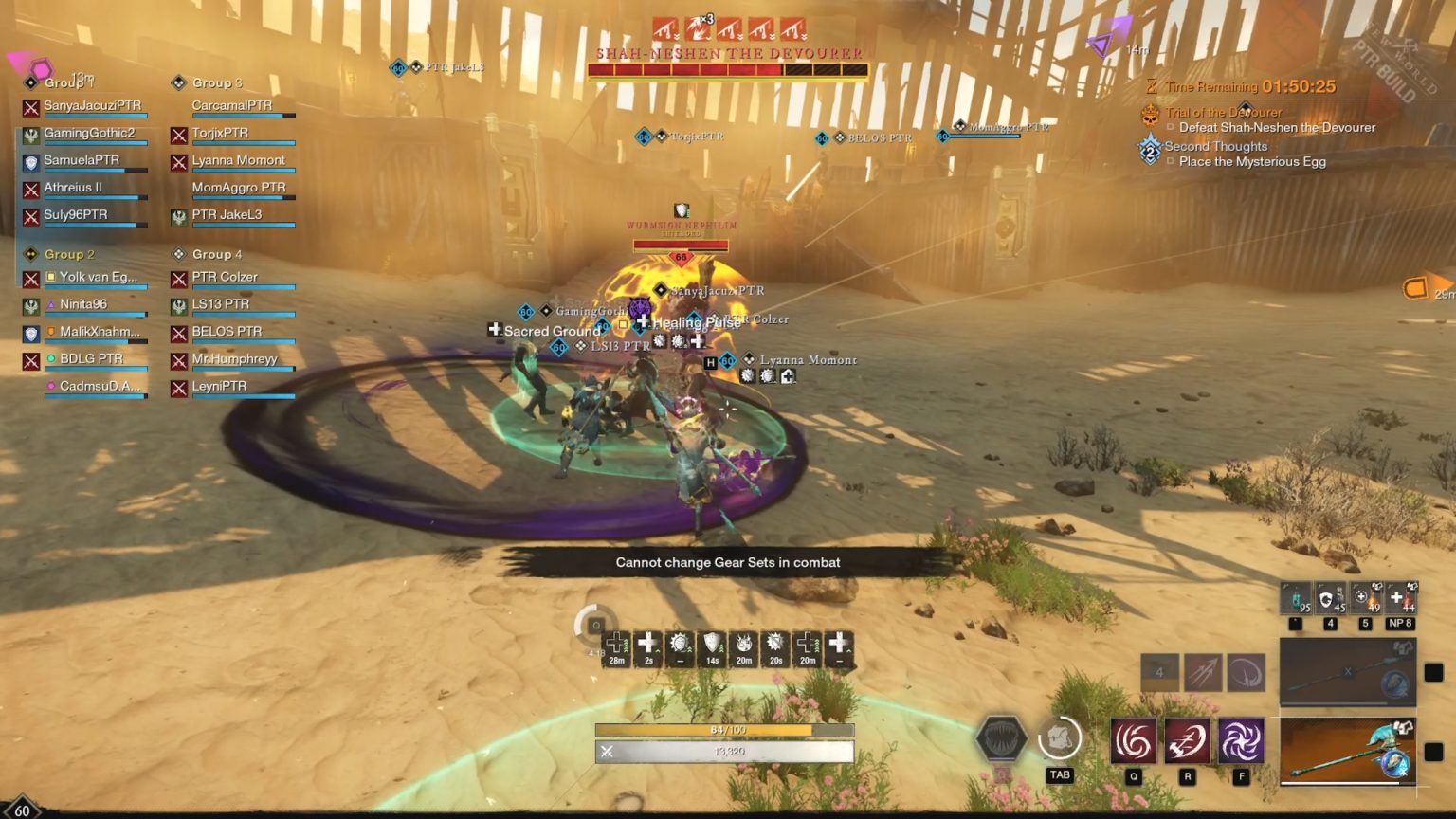Image resolution: width=1456 pixels, height=819 pixels.
Task: Toggle the green checkmark beside GamingGothic2
Action: [30, 136]
